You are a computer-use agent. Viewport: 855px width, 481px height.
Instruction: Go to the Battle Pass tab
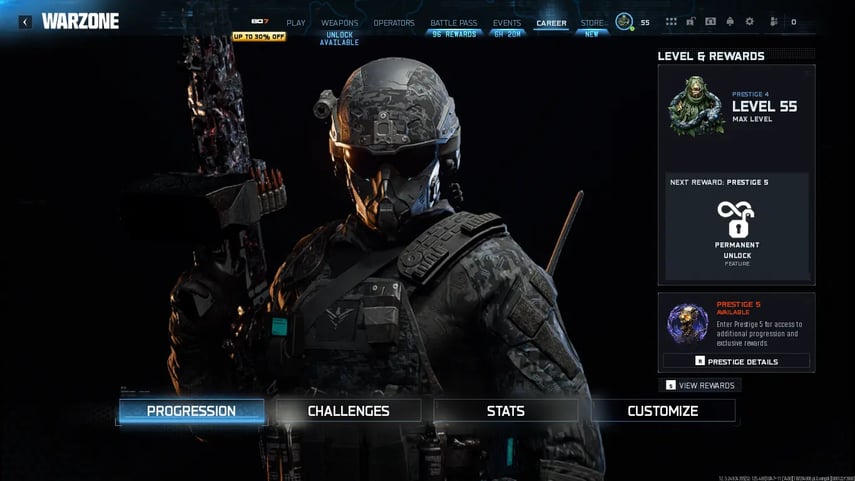[x=453, y=23]
